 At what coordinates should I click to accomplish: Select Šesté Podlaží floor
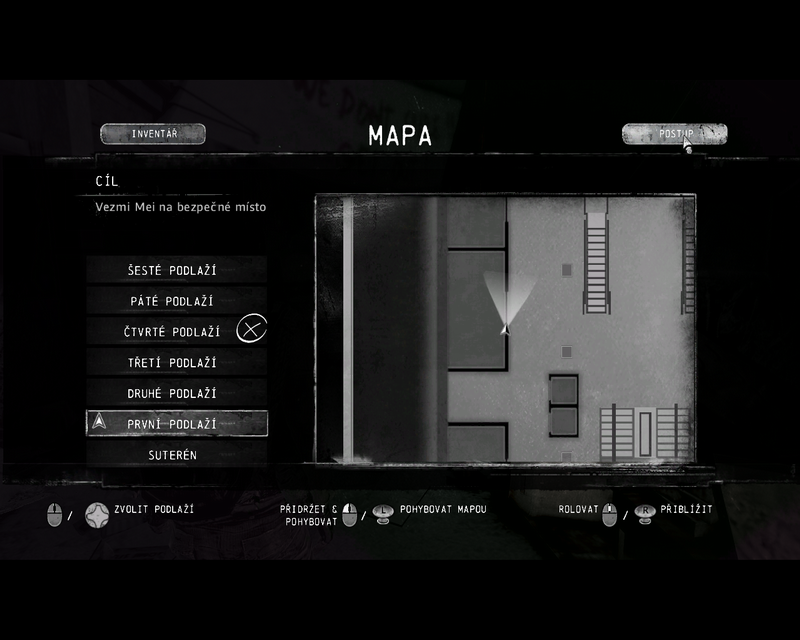click(x=176, y=270)
